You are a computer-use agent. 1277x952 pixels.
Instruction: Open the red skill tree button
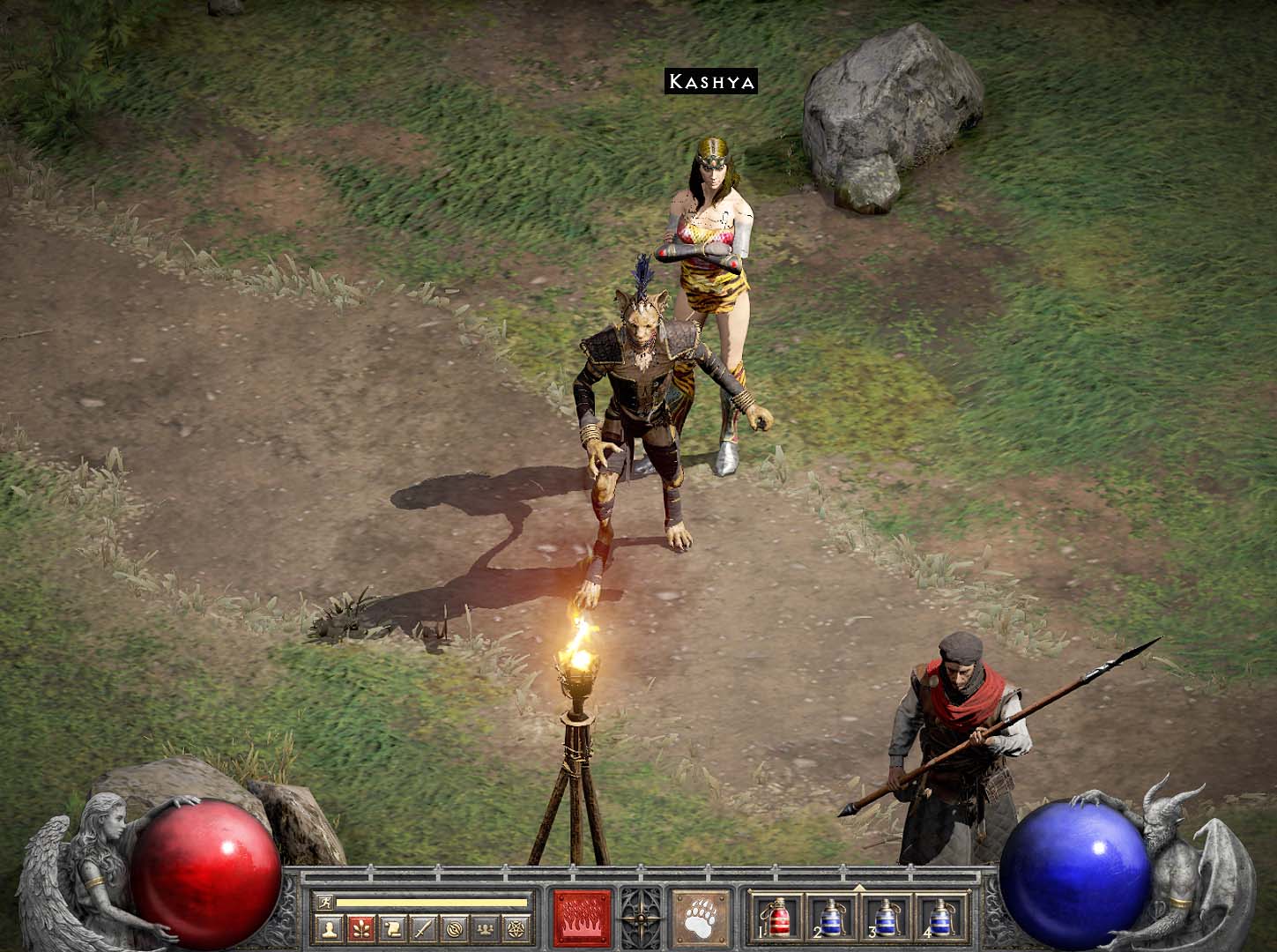[x=360, y=928]
